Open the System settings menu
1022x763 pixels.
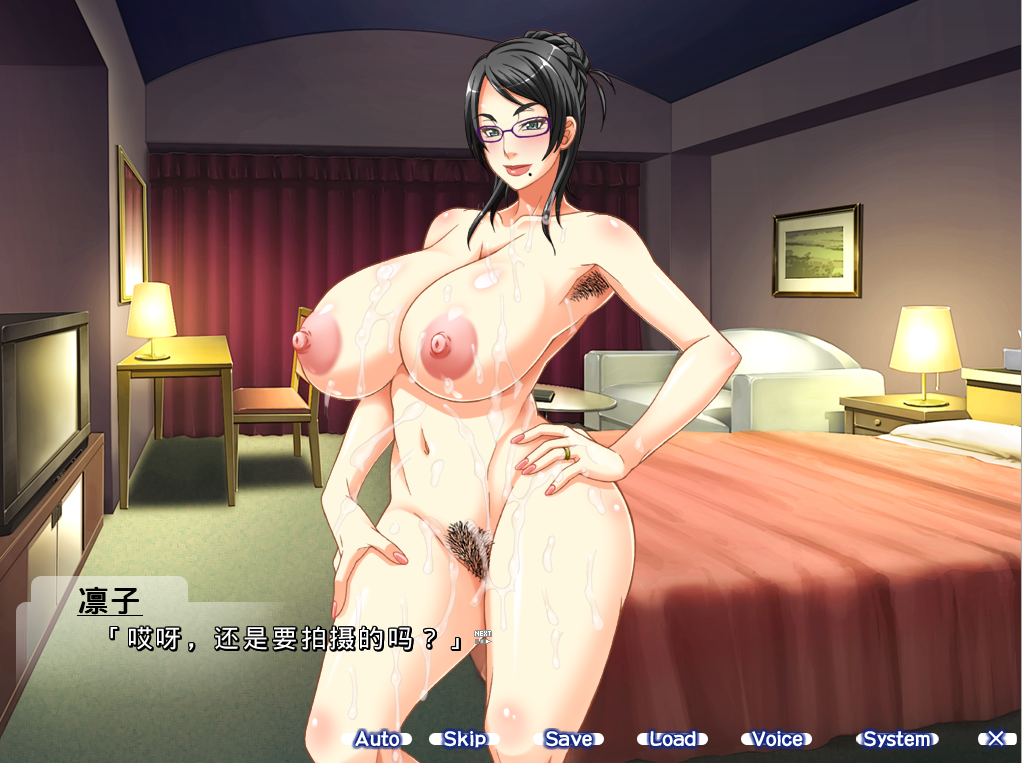pyautogui.click(x=896, y=739)
